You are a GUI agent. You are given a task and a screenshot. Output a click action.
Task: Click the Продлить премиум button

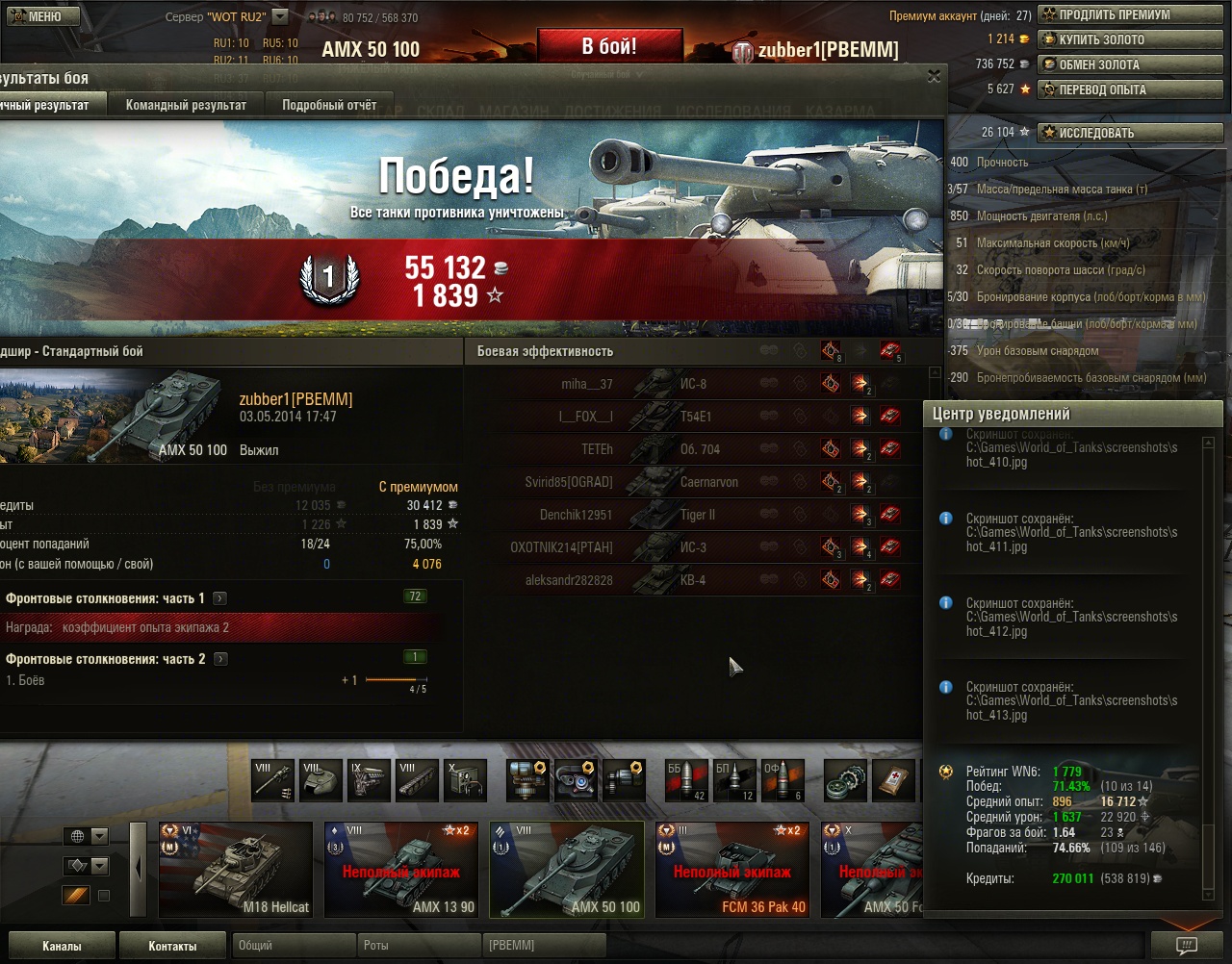1129,15
